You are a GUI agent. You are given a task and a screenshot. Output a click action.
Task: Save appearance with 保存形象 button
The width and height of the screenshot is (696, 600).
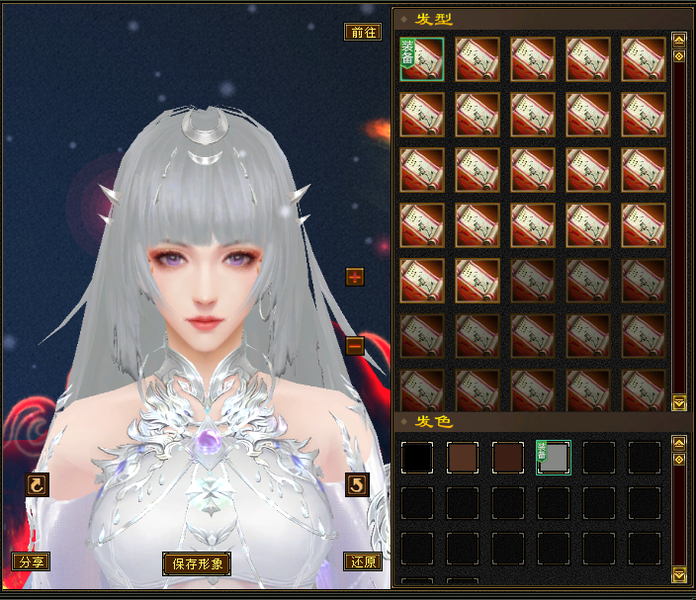click(x=196, y=563)
